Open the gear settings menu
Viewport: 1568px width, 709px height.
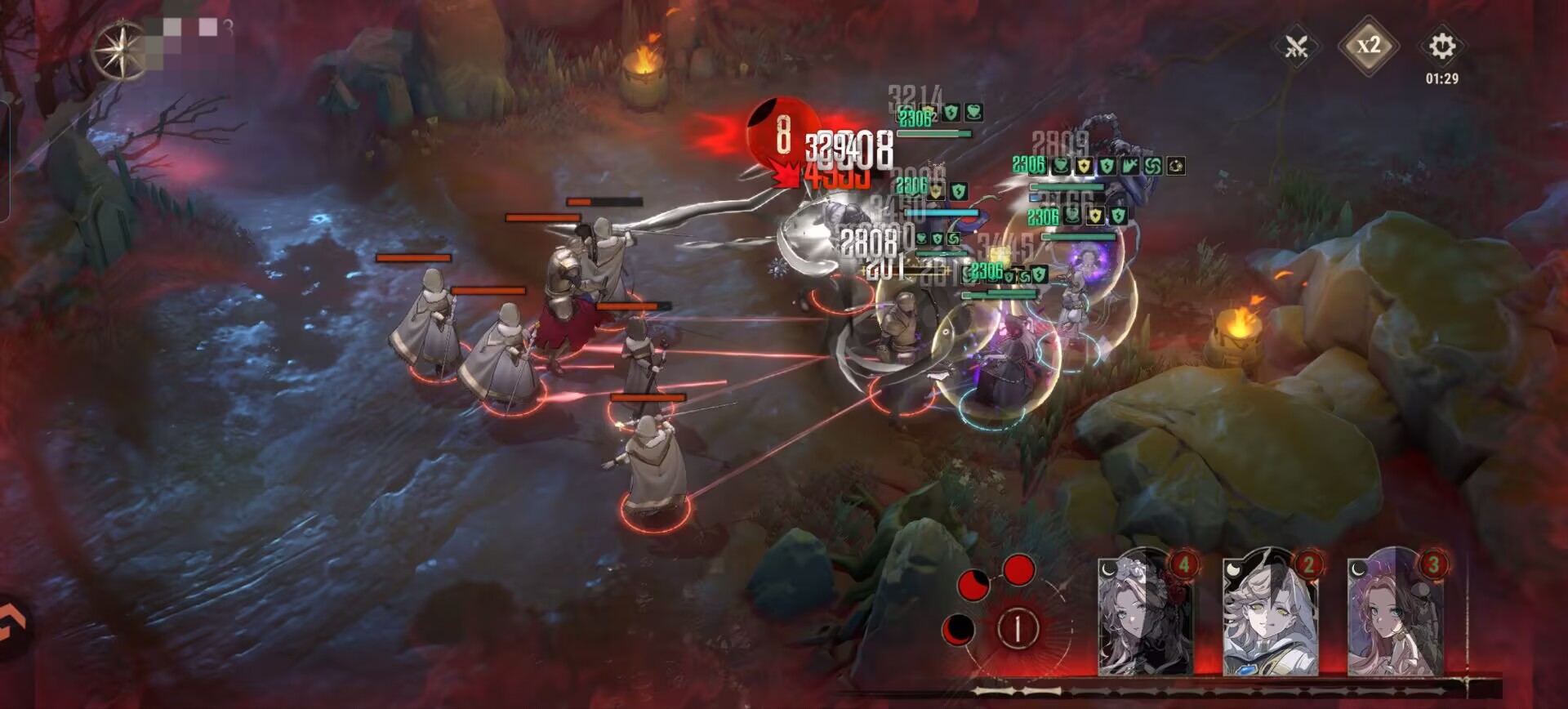coord(1441,47)
